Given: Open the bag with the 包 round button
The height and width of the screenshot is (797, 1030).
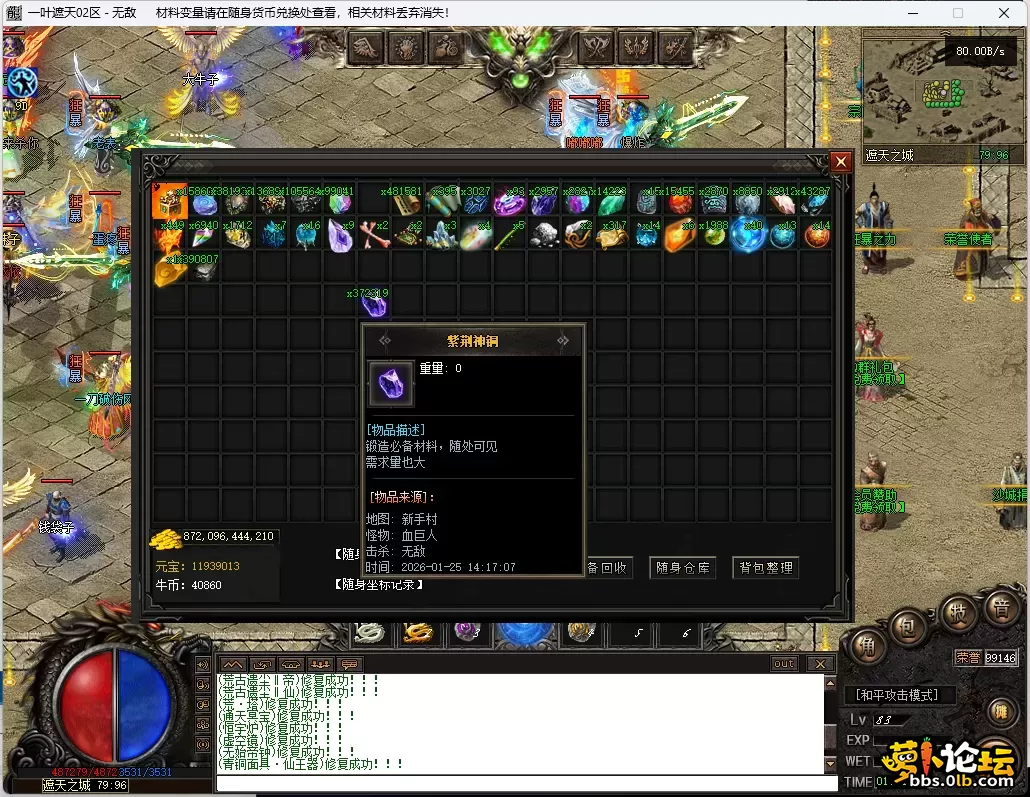Looking at the screenshot, I should (908, 627).
